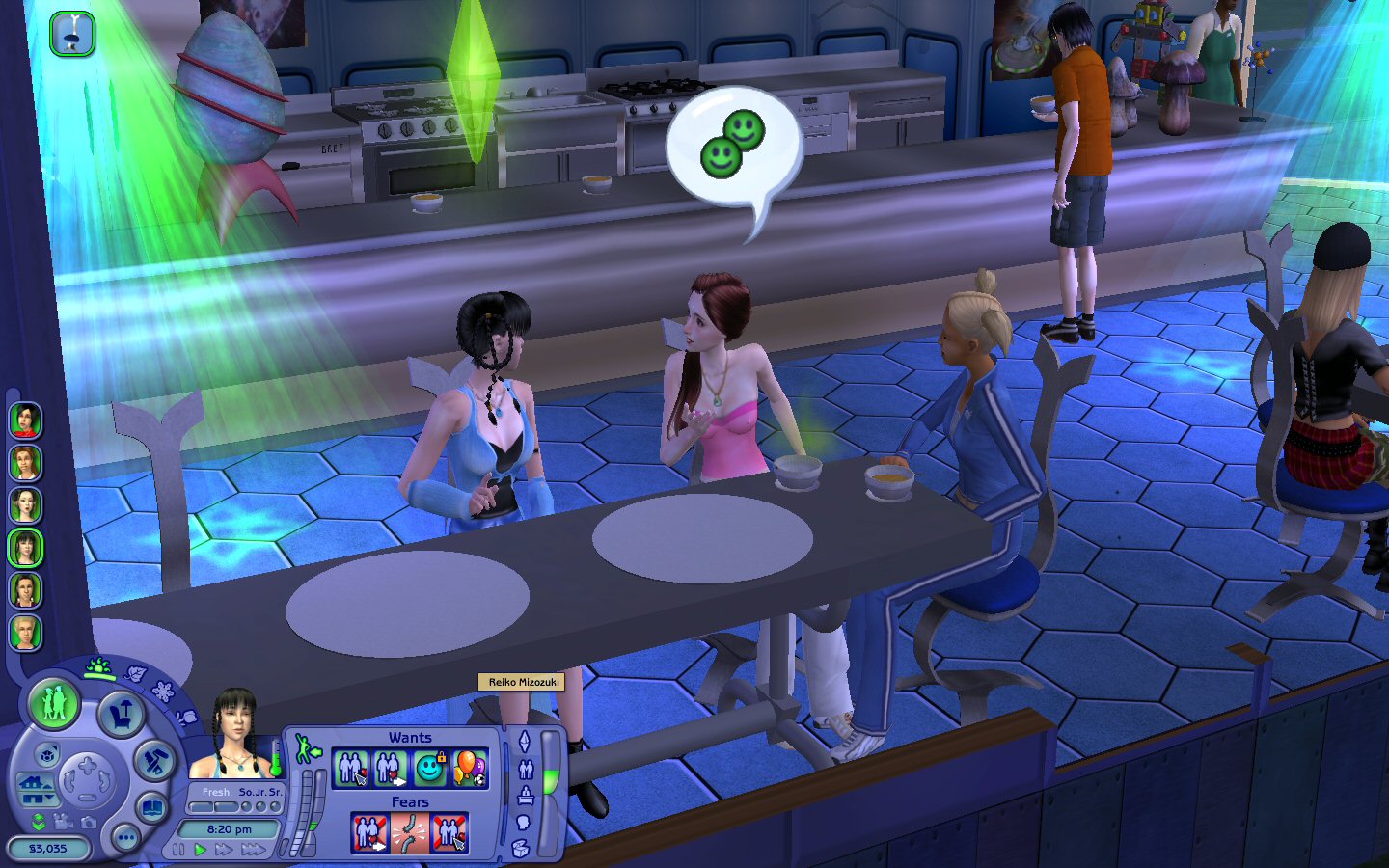Click the locked smiley face want
1389x868 pixels.
429,769
